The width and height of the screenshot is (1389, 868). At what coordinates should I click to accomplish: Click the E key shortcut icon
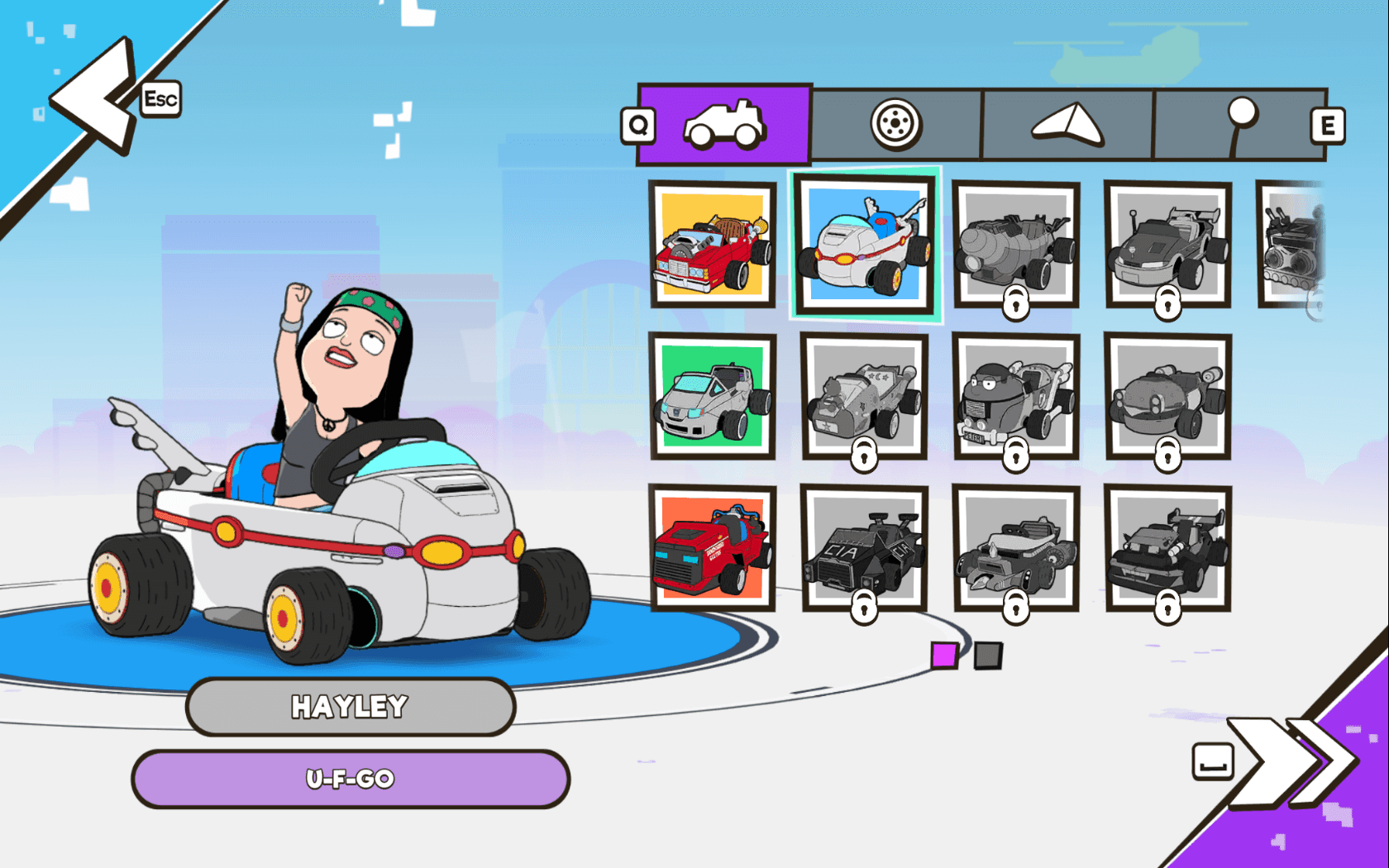pos(1329,126)
